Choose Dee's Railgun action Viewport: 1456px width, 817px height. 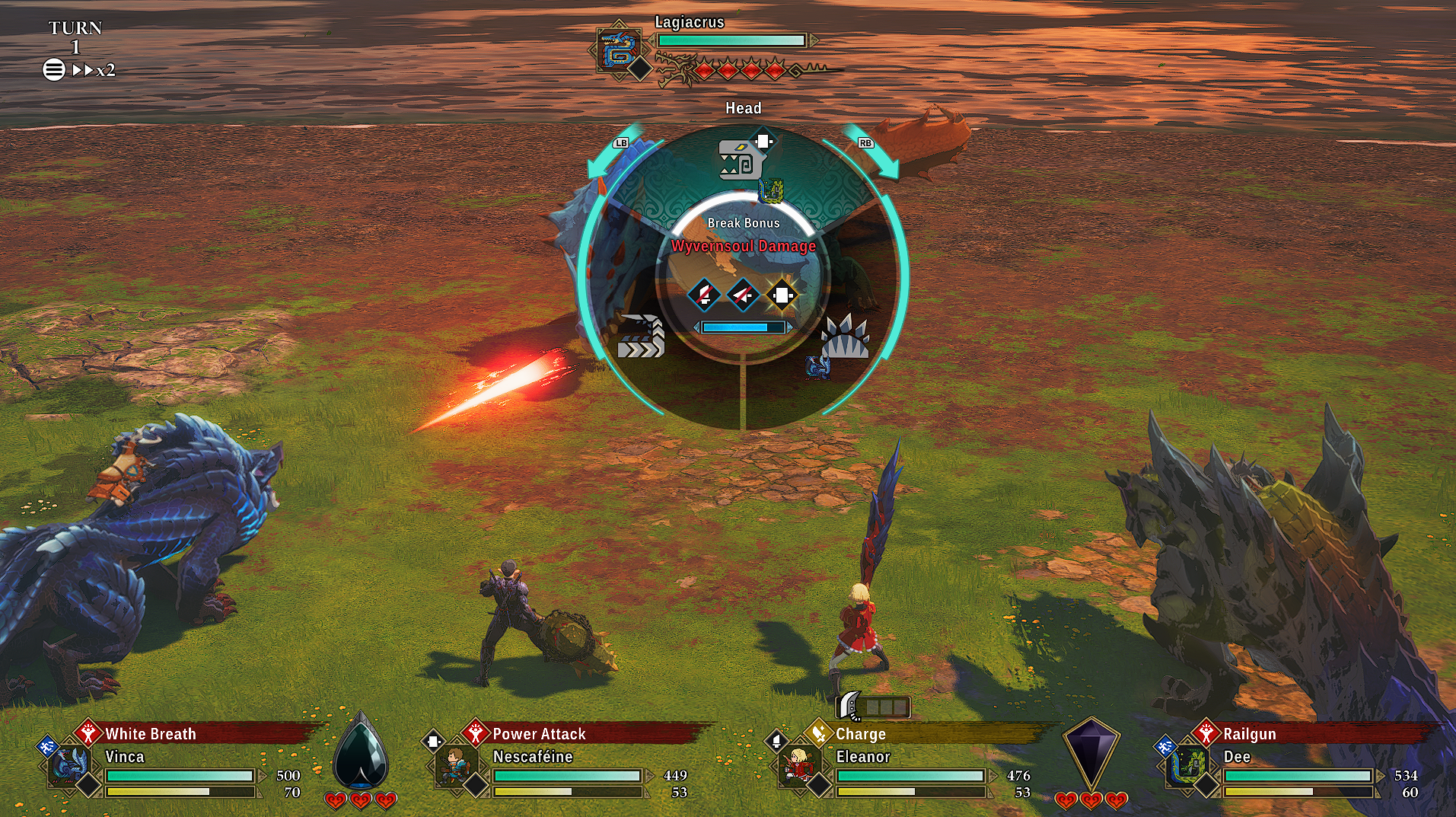click(1249, 734)
